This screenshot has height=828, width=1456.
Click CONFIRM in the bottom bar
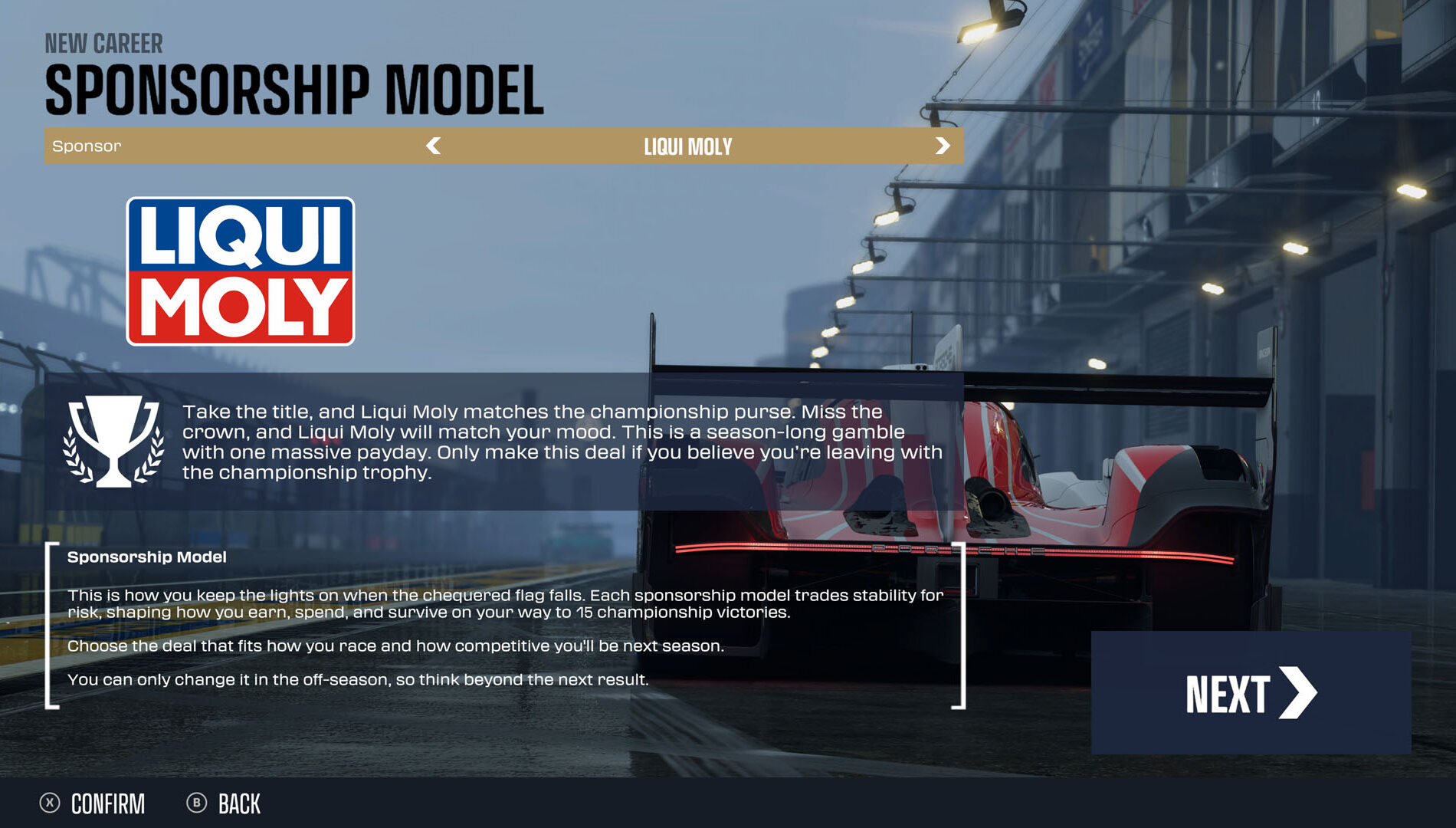tap(107, 803)
